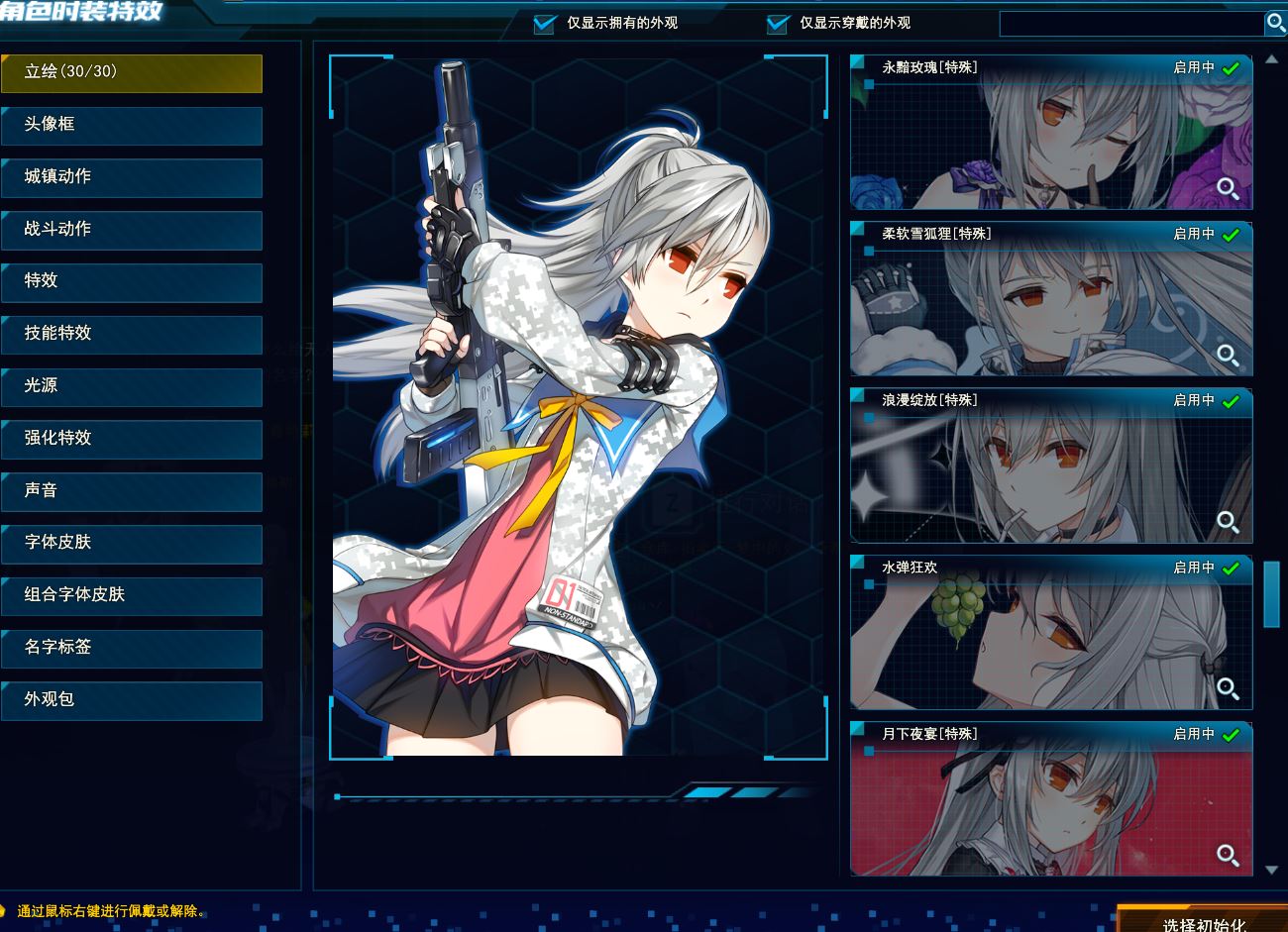
Task: Choose the 技能特效 category
Action: [x=132, y=334]
